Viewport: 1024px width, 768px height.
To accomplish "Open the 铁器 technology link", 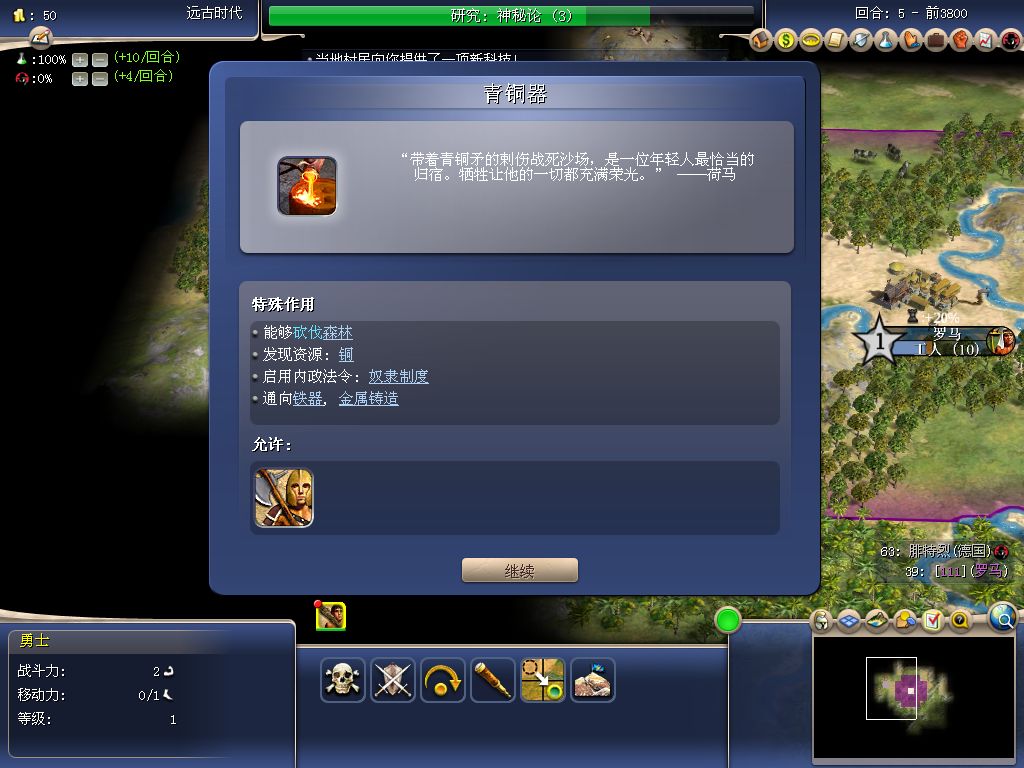I will 308,399.
